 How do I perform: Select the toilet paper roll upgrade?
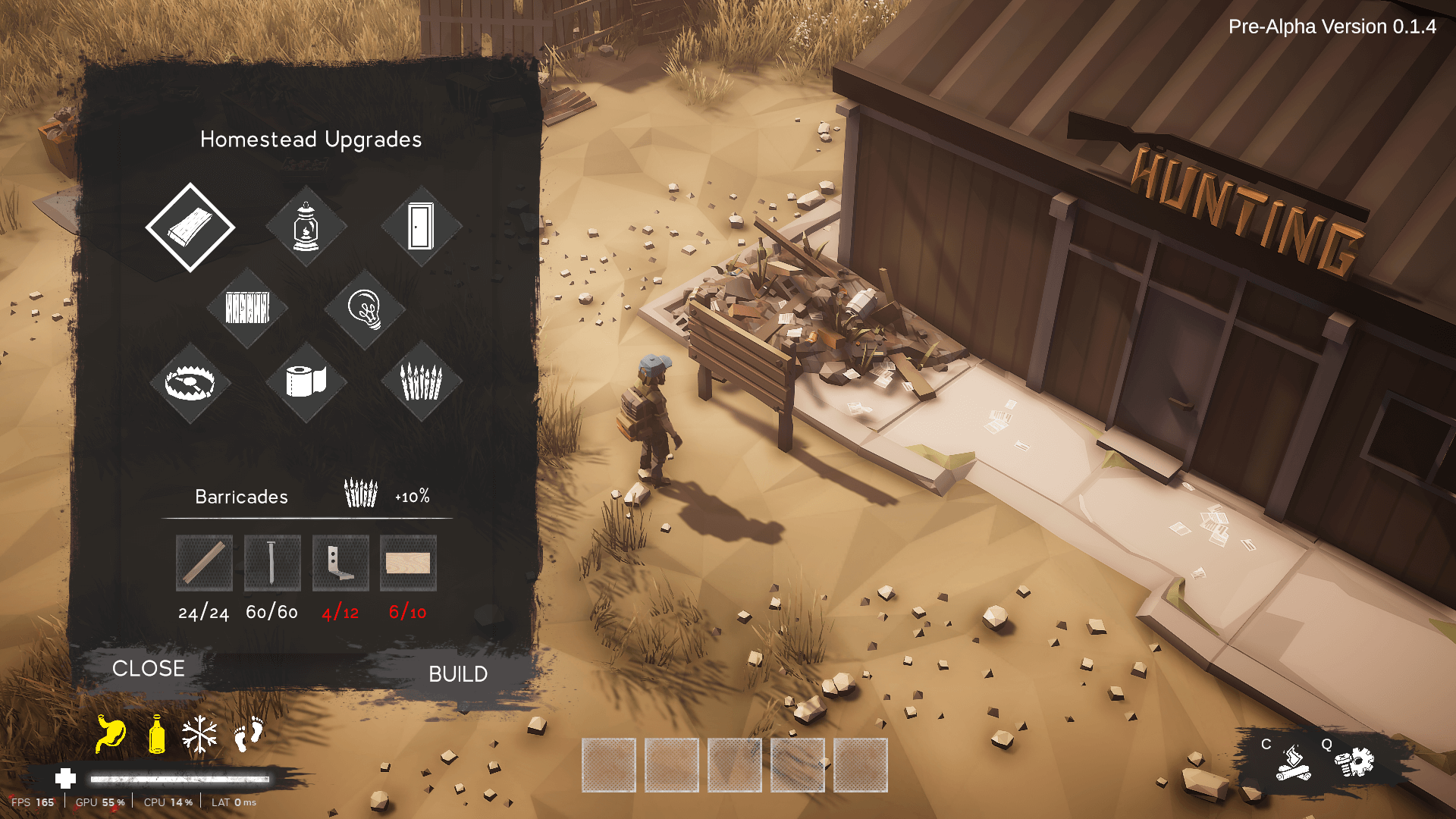tap(306, 381)
